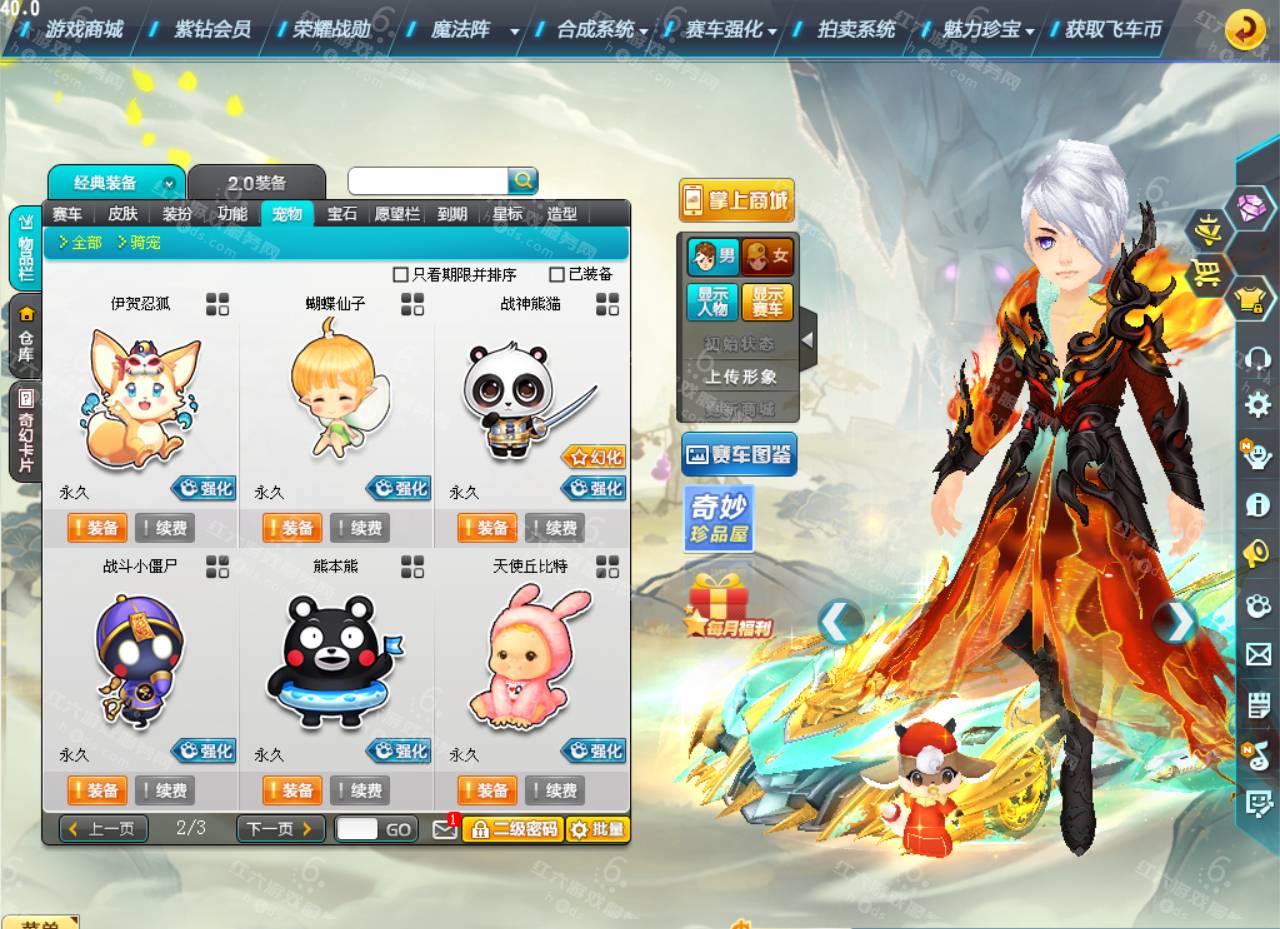The image size is (1280, 929).
Task: Switch to the 宝石 tab
Action: click(x=345, y=213)
